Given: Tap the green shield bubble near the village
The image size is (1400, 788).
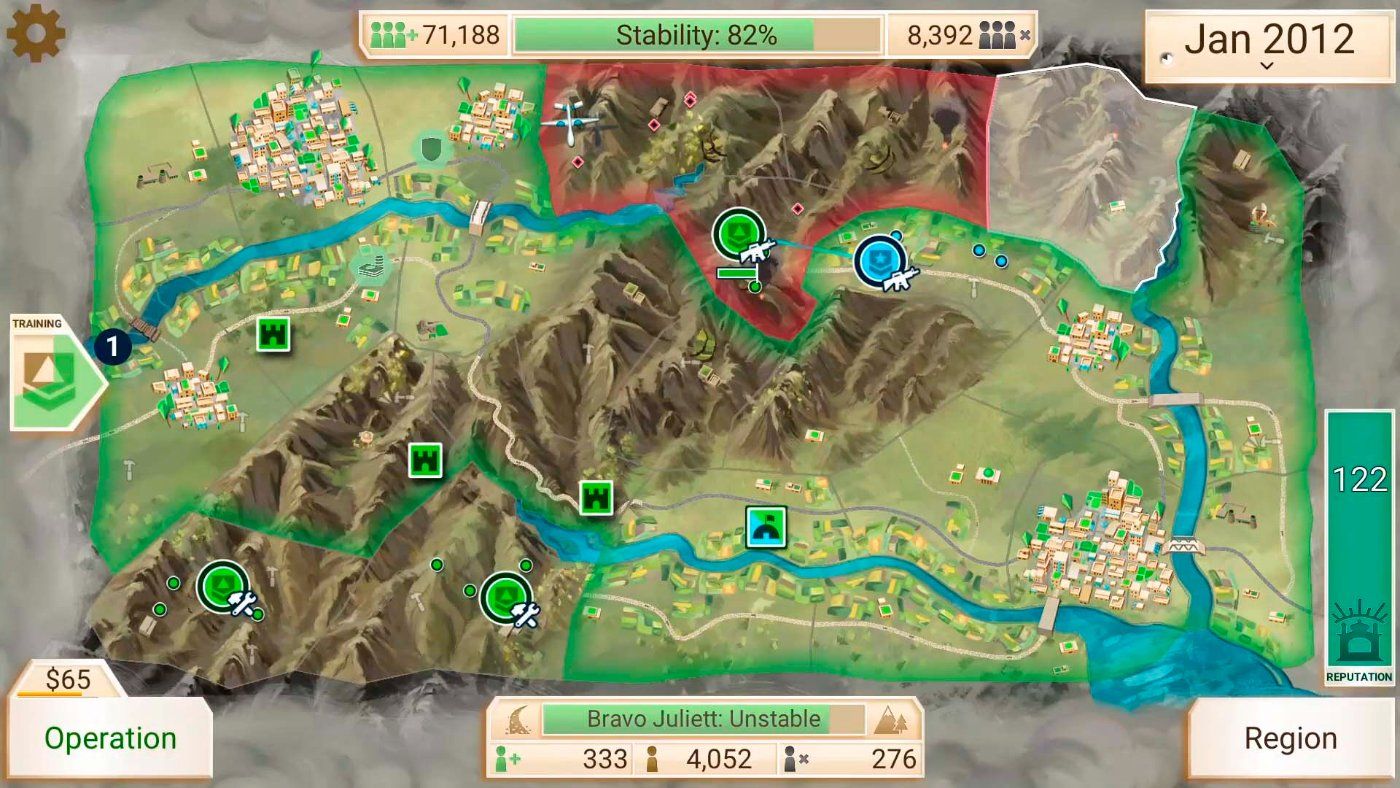Looking at the screenshot, I should 432,150.
